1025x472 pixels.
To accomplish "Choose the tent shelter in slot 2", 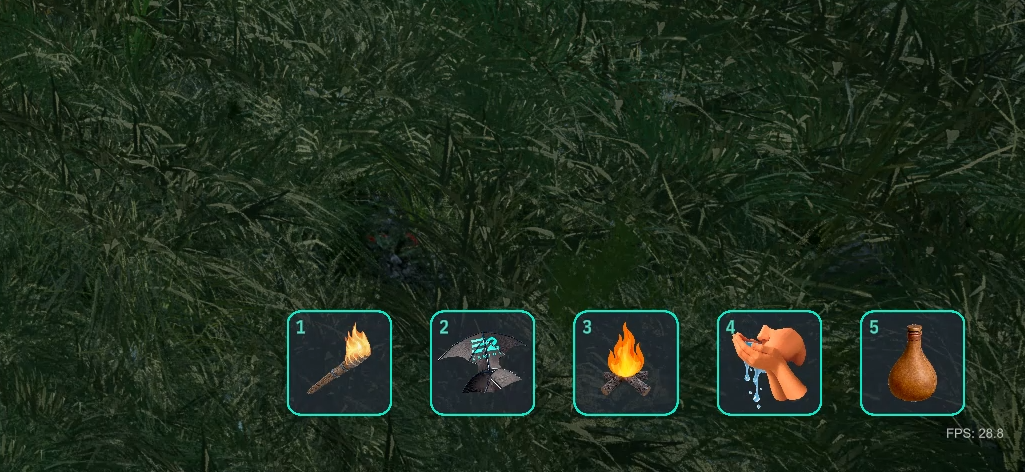I will [482, 362].
